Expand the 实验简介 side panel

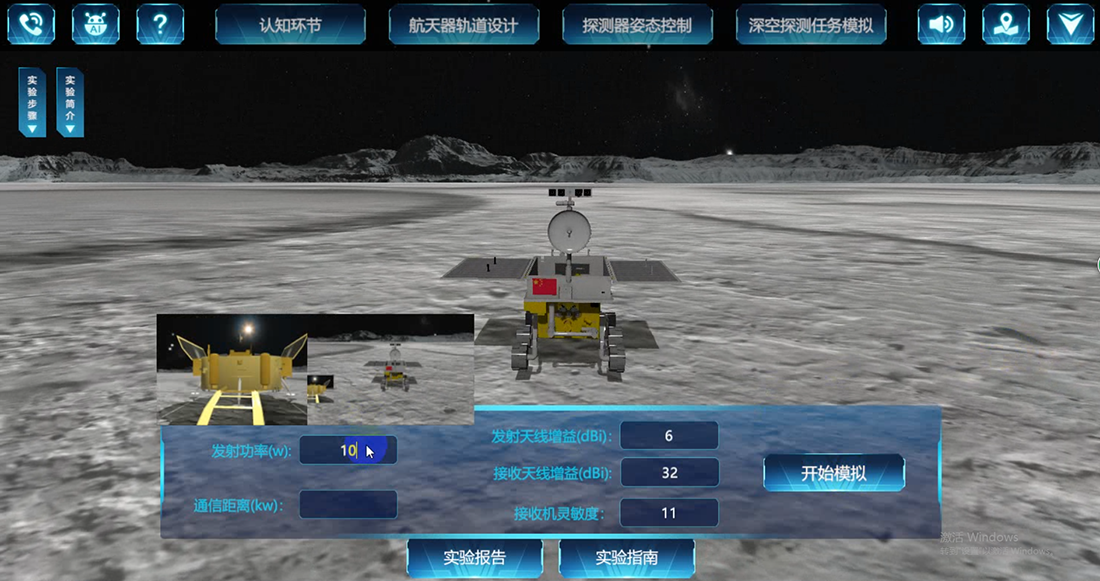coord(70,102)
